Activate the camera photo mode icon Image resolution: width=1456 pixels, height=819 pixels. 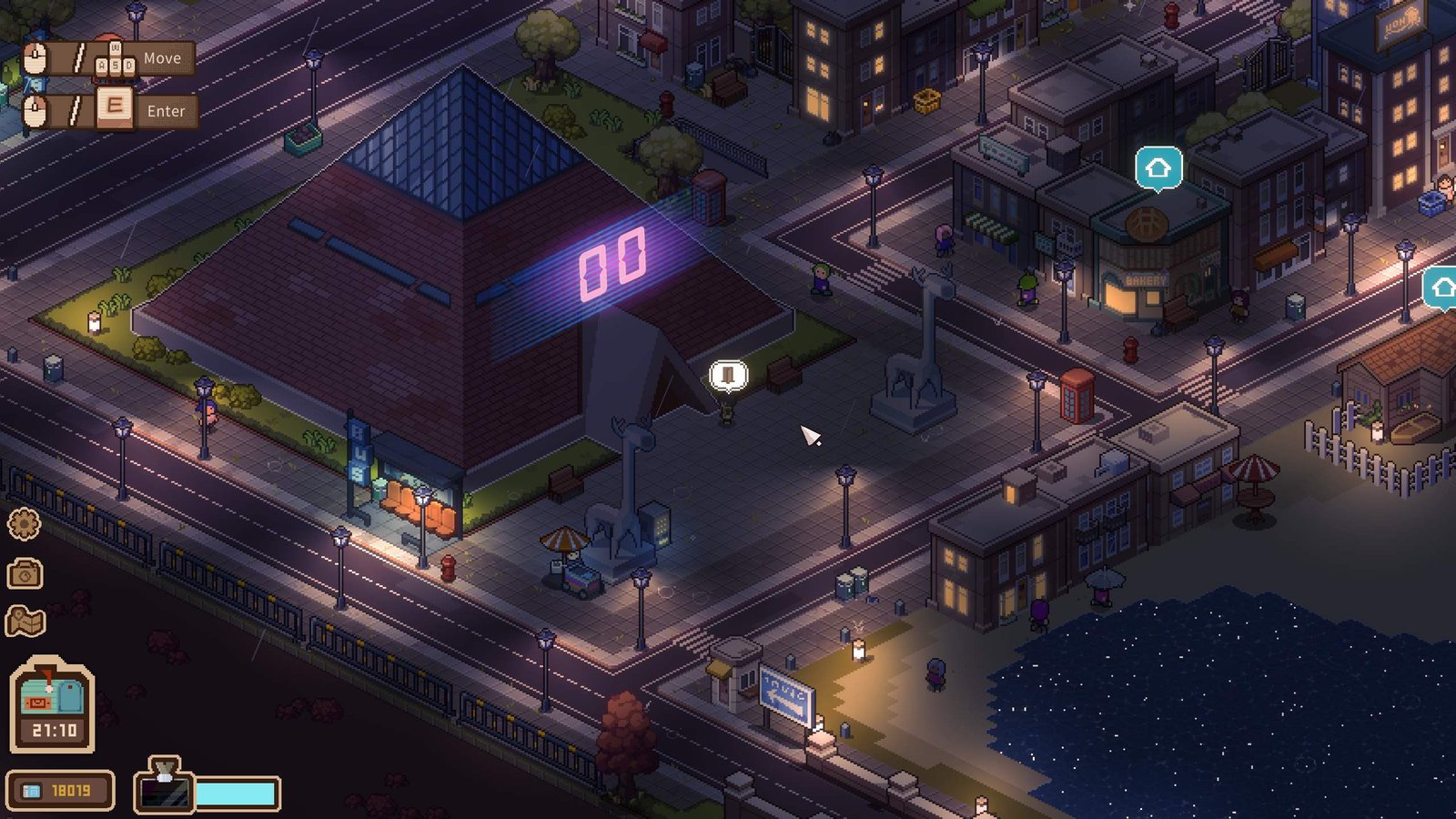pyautogui.click(x=25, y=573)
